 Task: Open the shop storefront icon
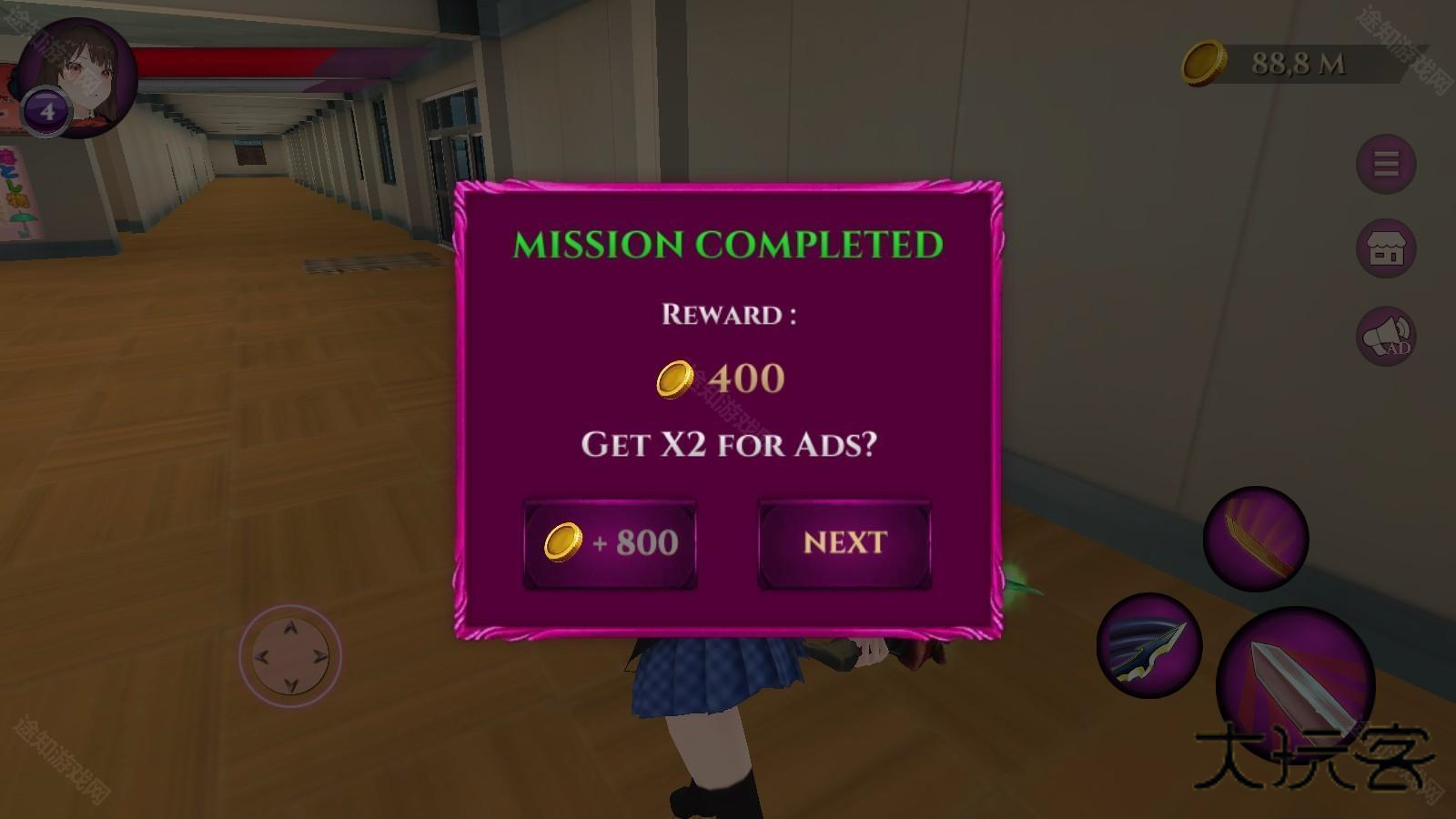pyautogui.click(x=1386, y=248)
